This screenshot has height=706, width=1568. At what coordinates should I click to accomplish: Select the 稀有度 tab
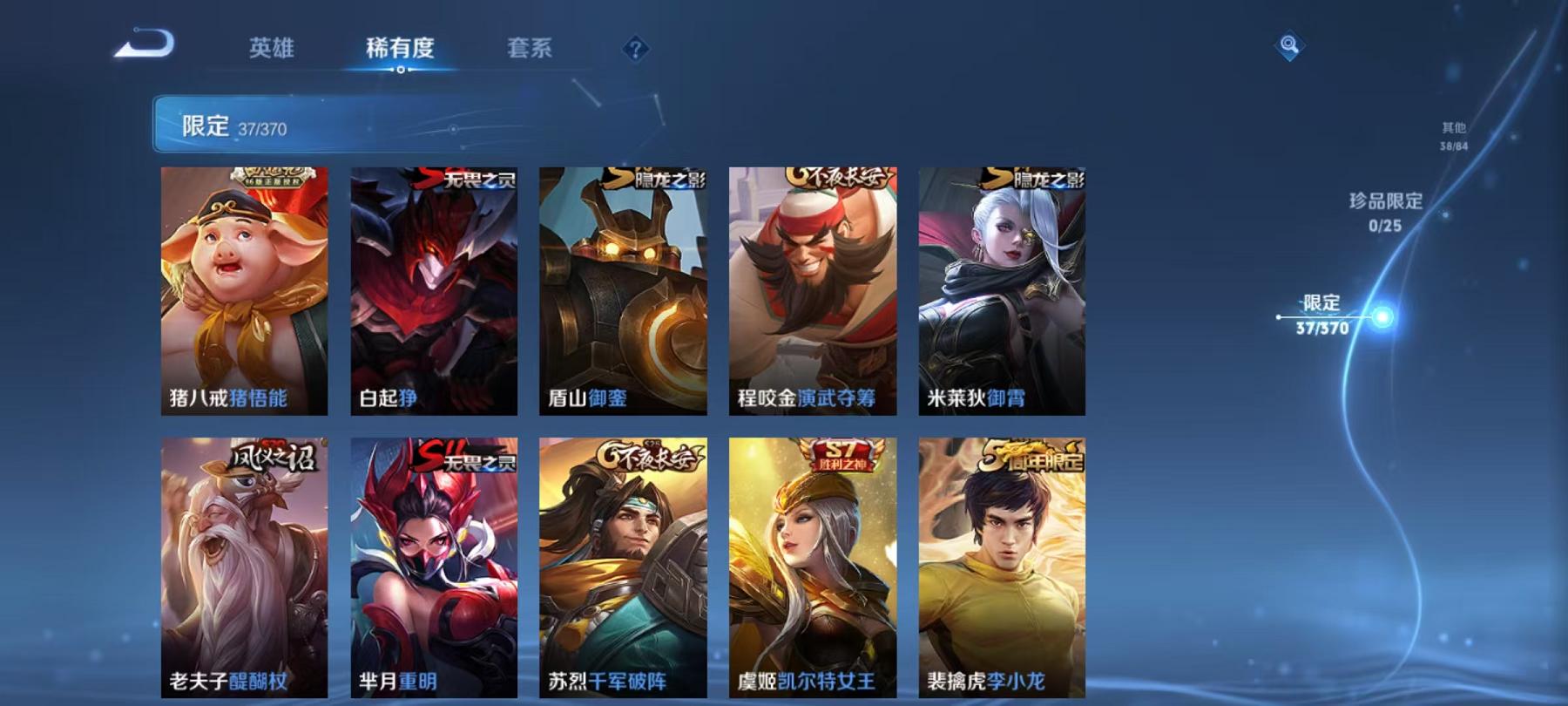[400, 50]
